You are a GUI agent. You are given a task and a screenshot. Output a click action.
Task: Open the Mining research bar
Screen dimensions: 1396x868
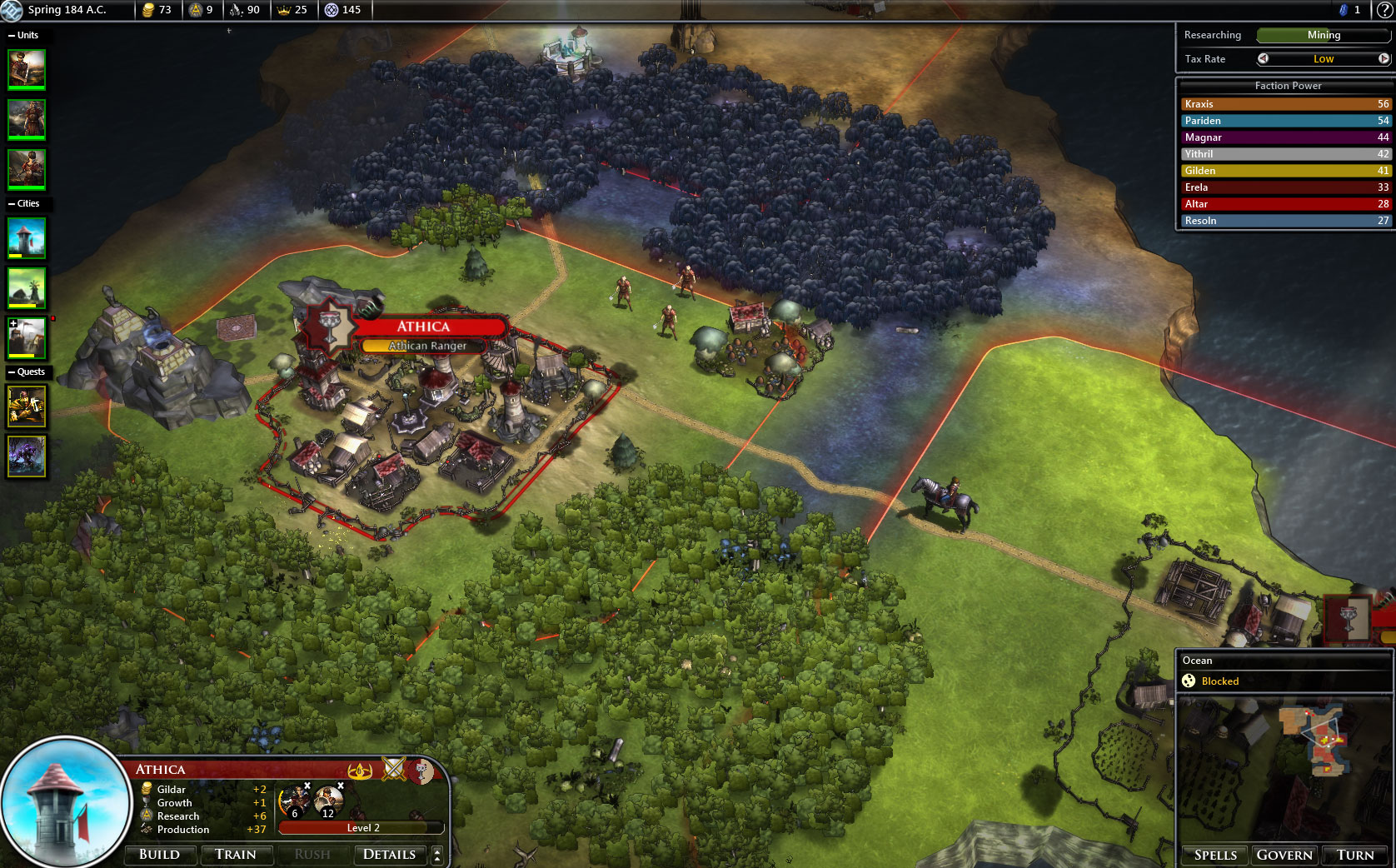point(1323,35)
